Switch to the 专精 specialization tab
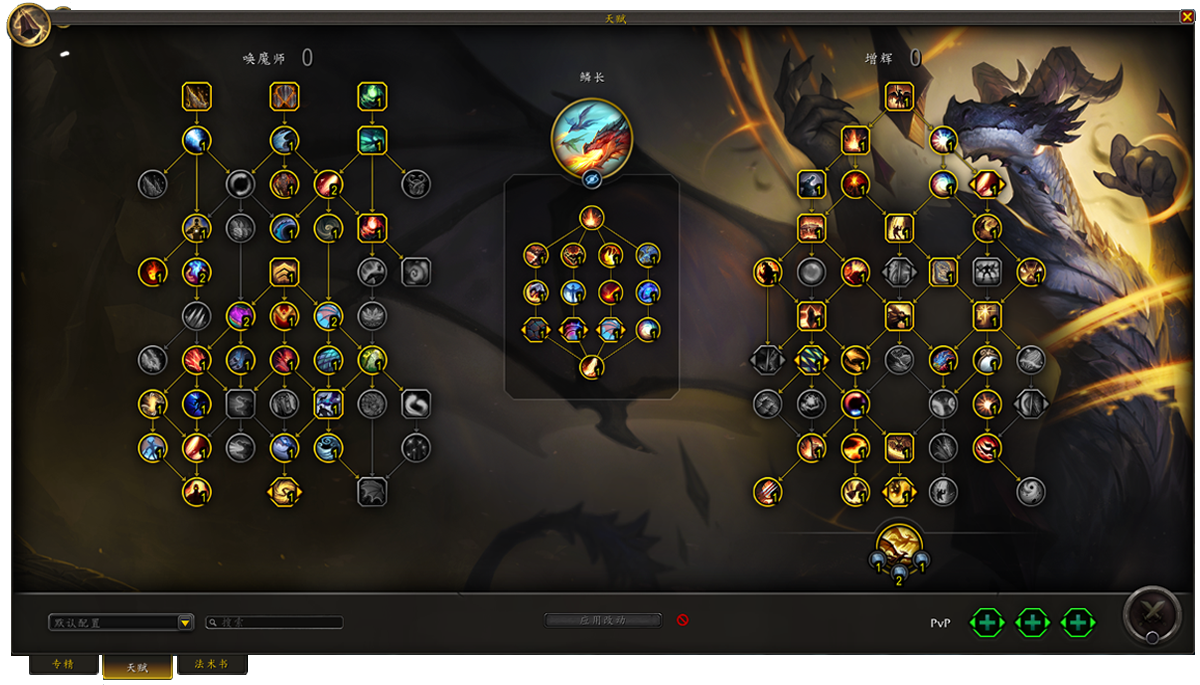Image resolution: width=1200 pixels, height=685 pixels. (63, 665)
